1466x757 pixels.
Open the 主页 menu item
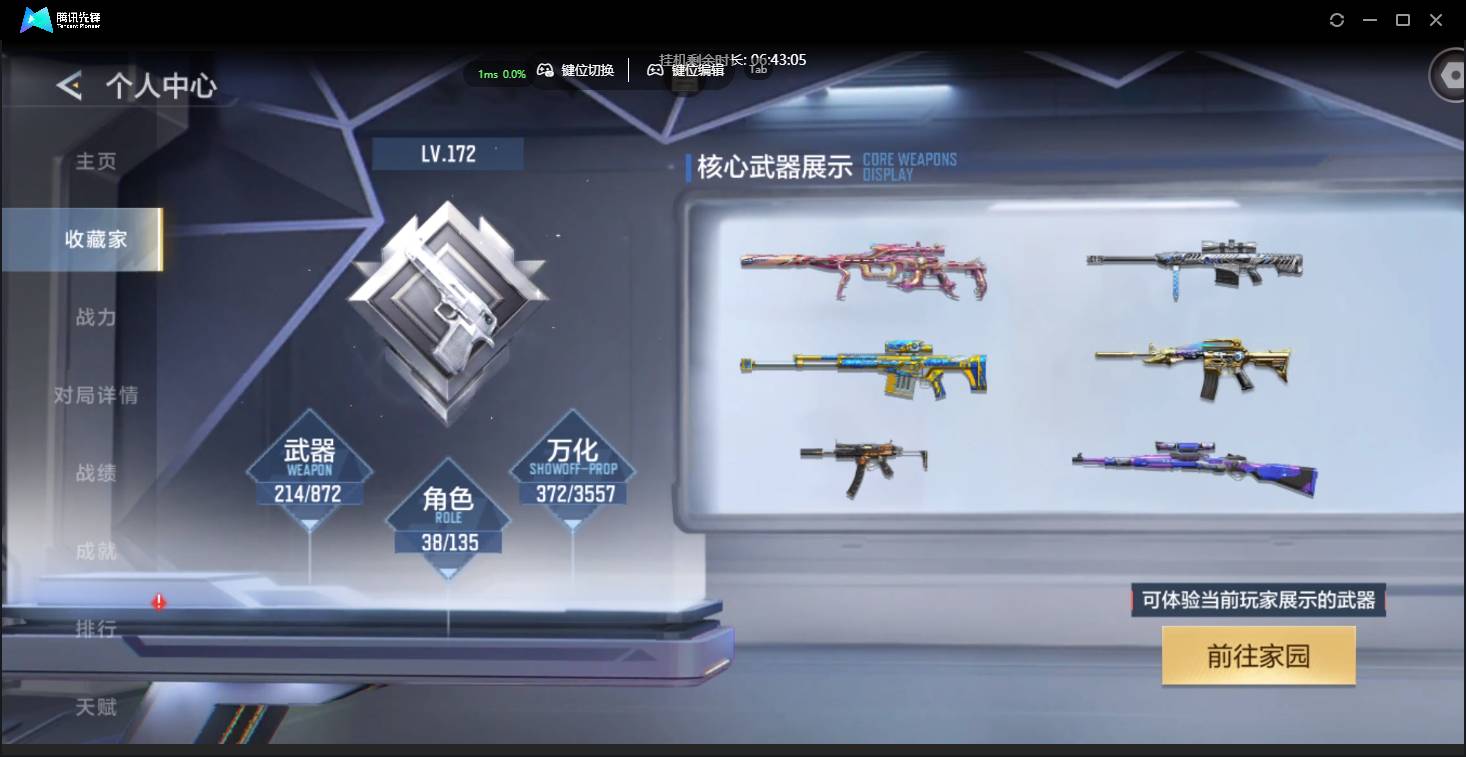click(x=95, y=161)
